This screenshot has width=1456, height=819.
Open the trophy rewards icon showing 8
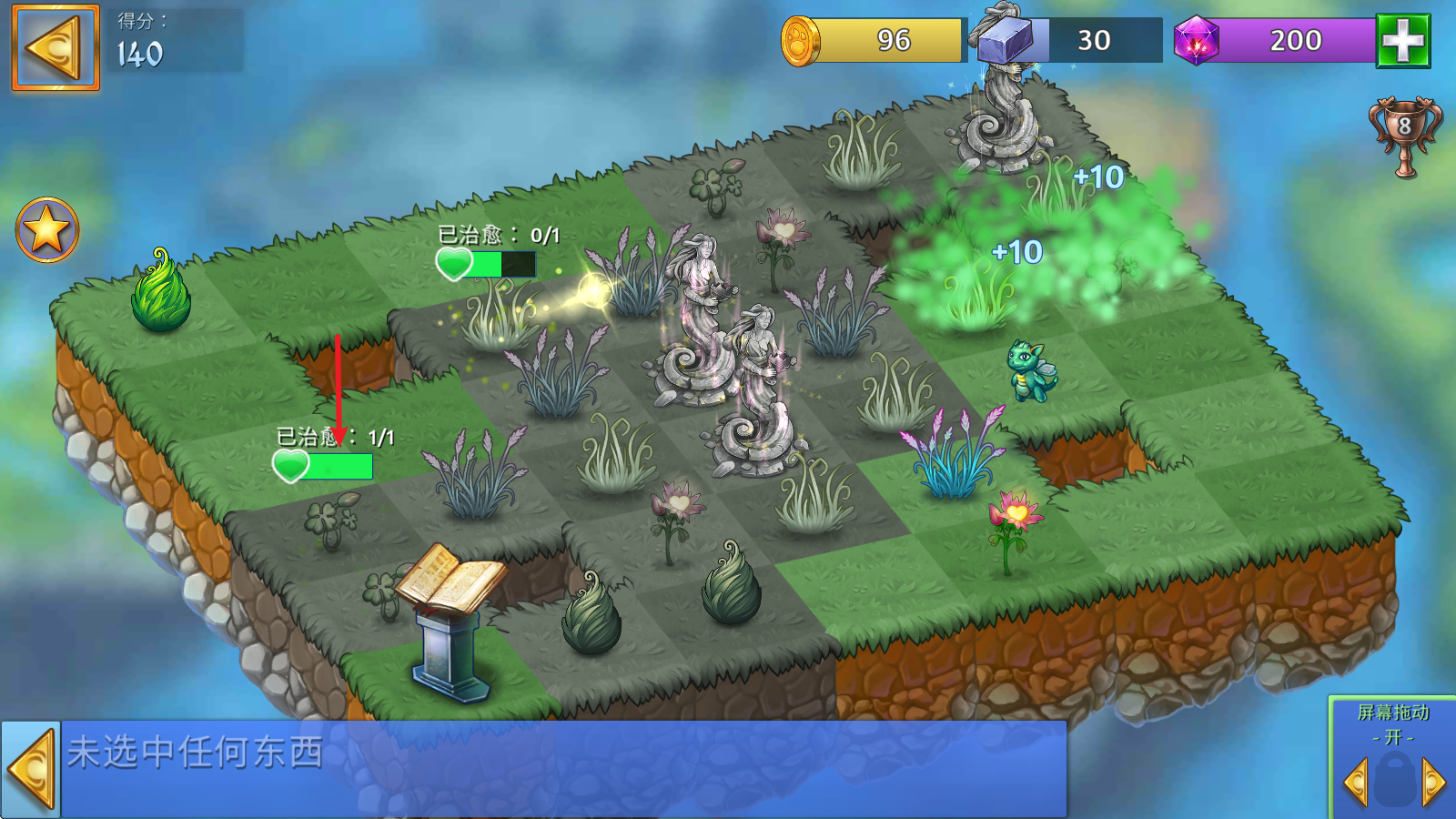(1404, 136)
